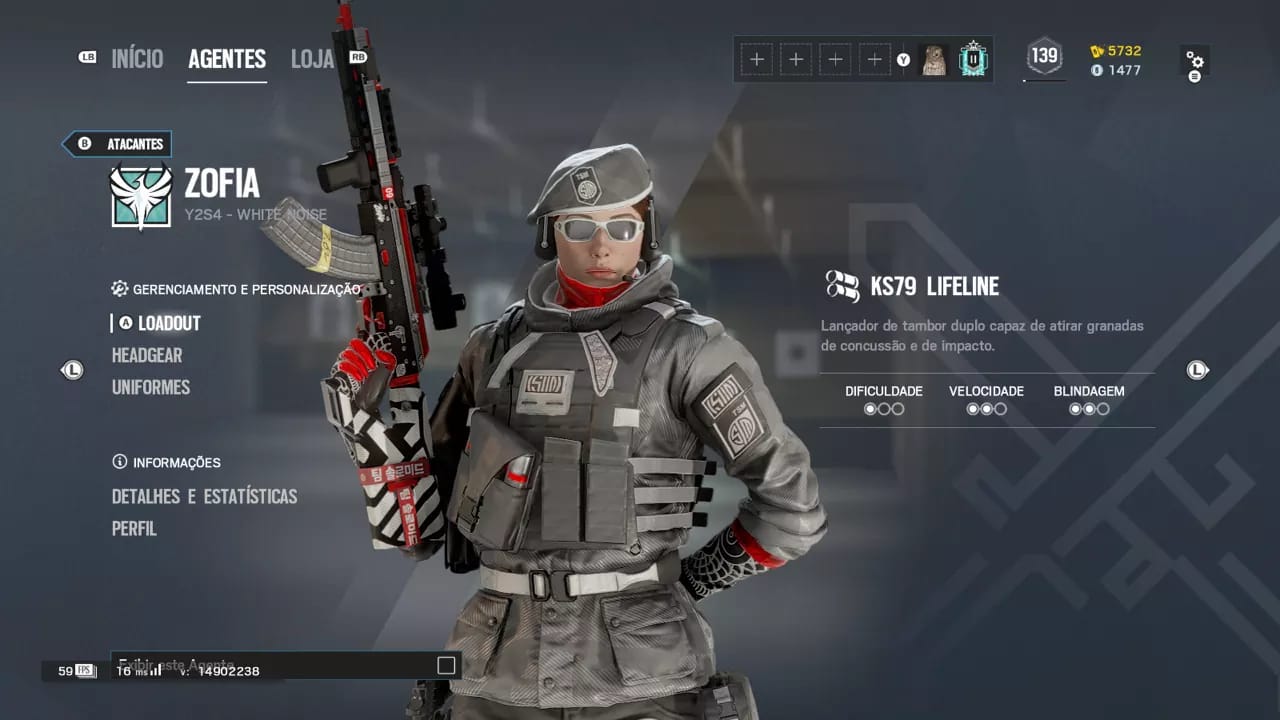The width and height of the screenshot is (1280, 720).
Task: Switch to the LOJA tab
Action: tap(310, 59)
